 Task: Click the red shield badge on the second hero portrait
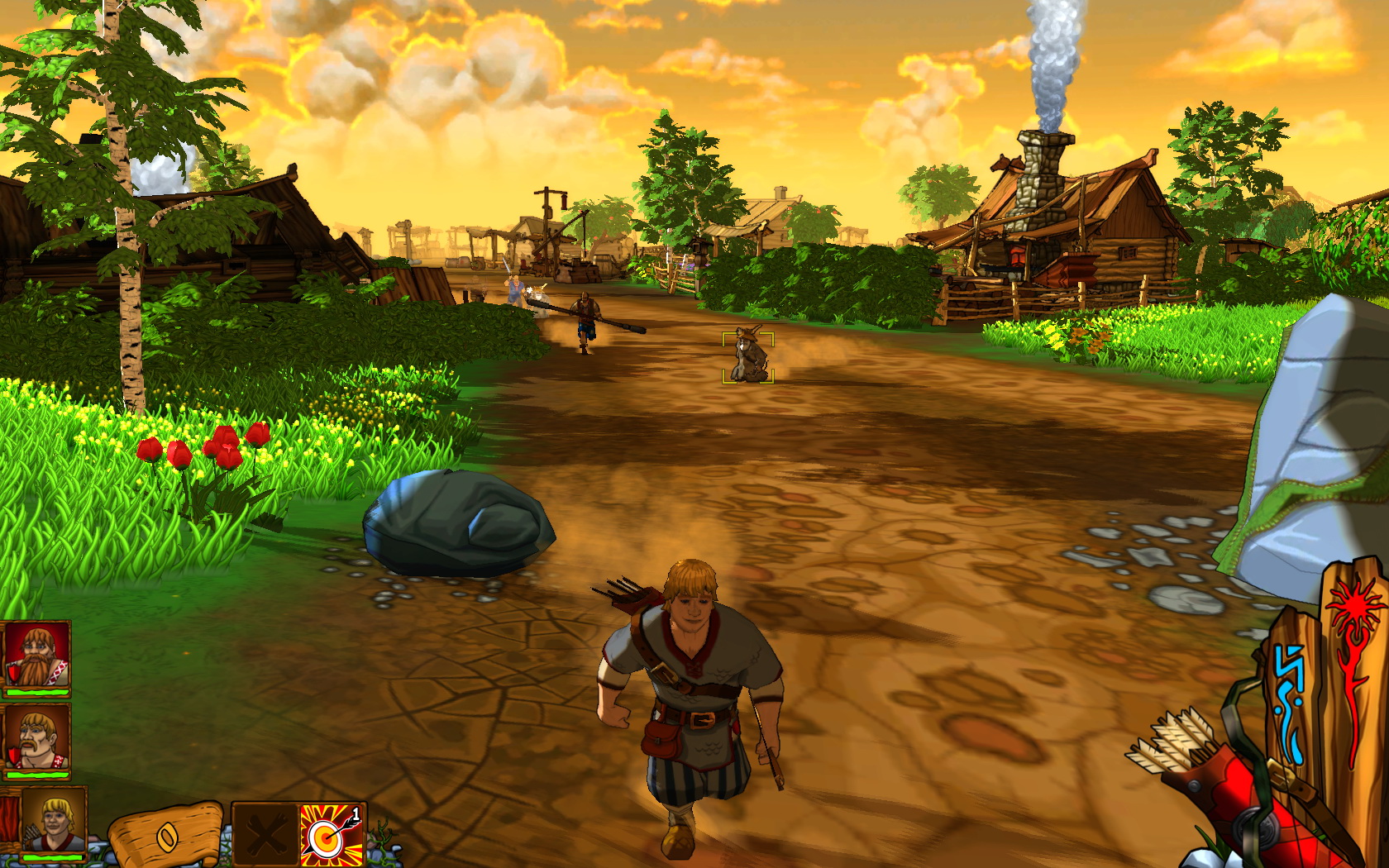(13, 755)
